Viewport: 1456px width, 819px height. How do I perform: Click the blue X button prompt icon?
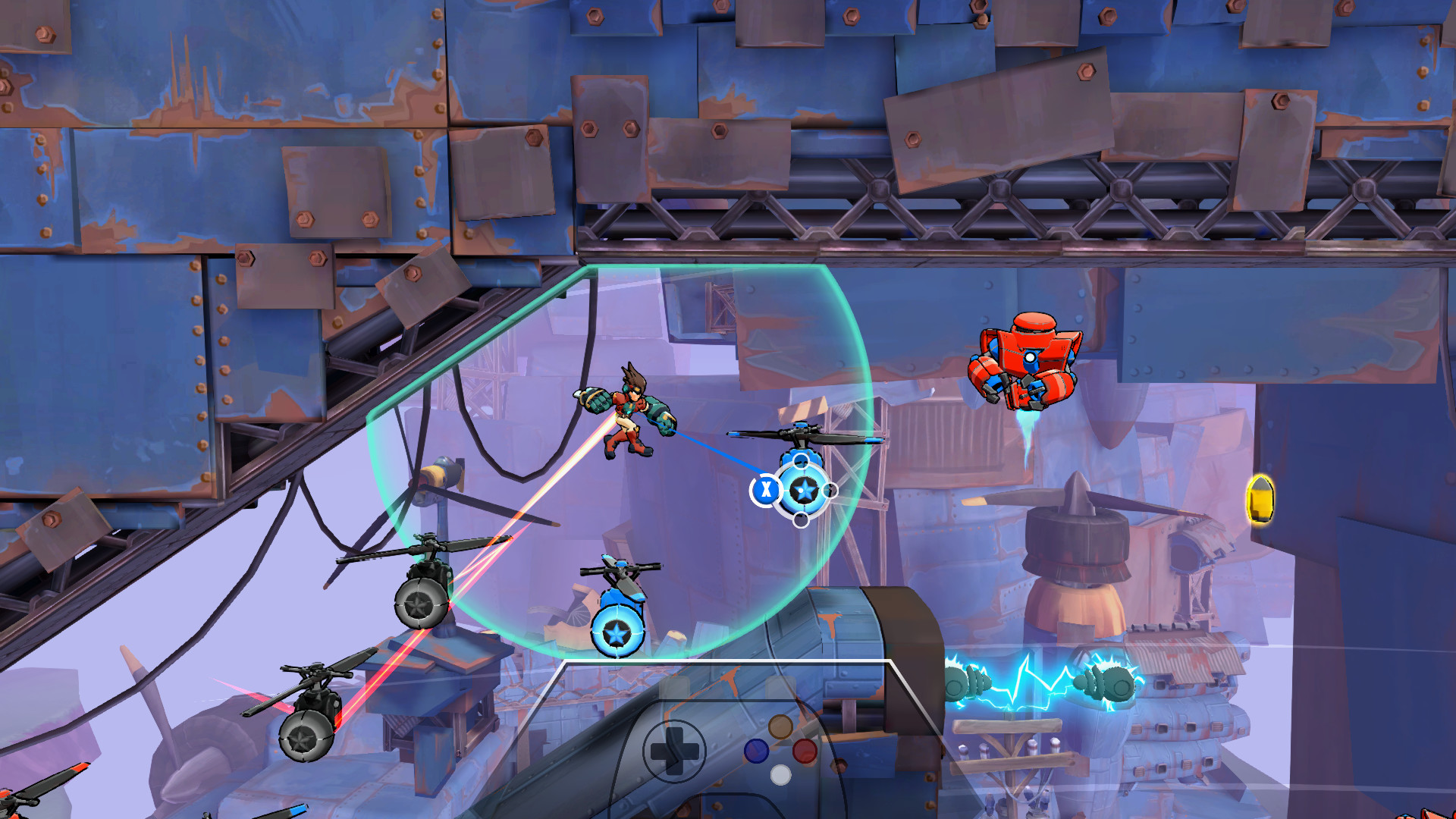pos(766,488)
